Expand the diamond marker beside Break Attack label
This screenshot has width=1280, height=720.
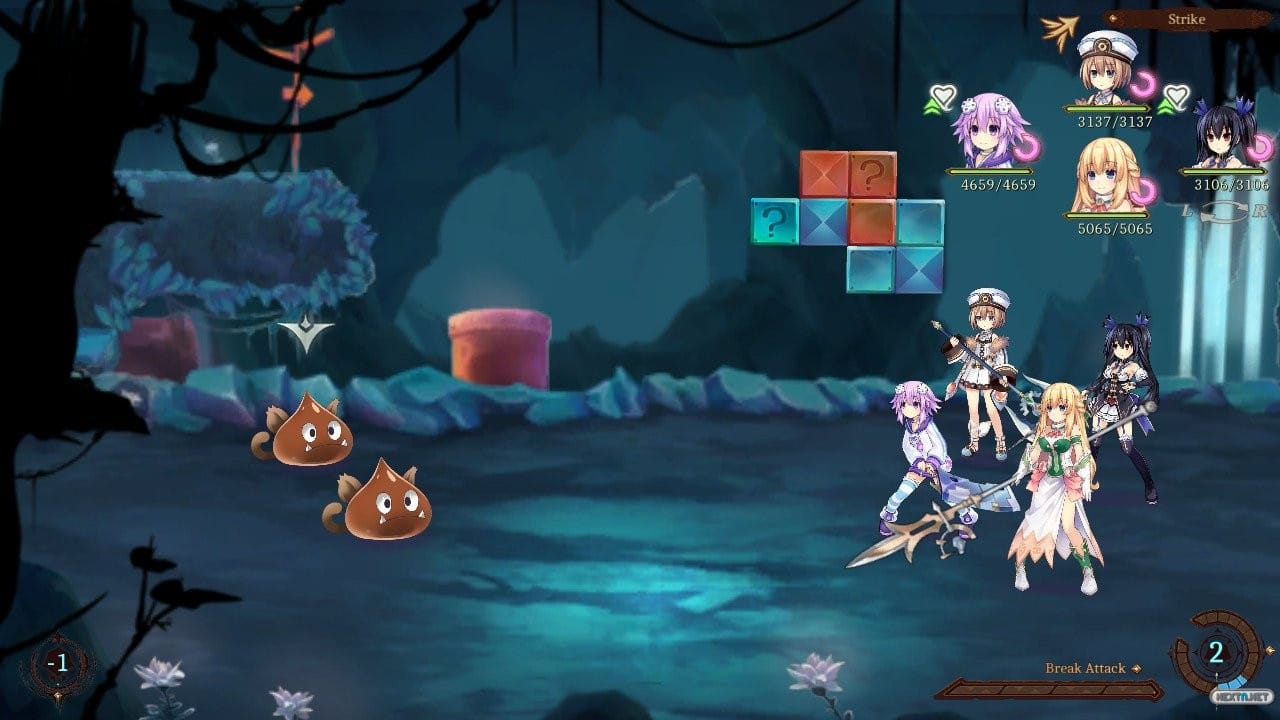(1136, 668)
